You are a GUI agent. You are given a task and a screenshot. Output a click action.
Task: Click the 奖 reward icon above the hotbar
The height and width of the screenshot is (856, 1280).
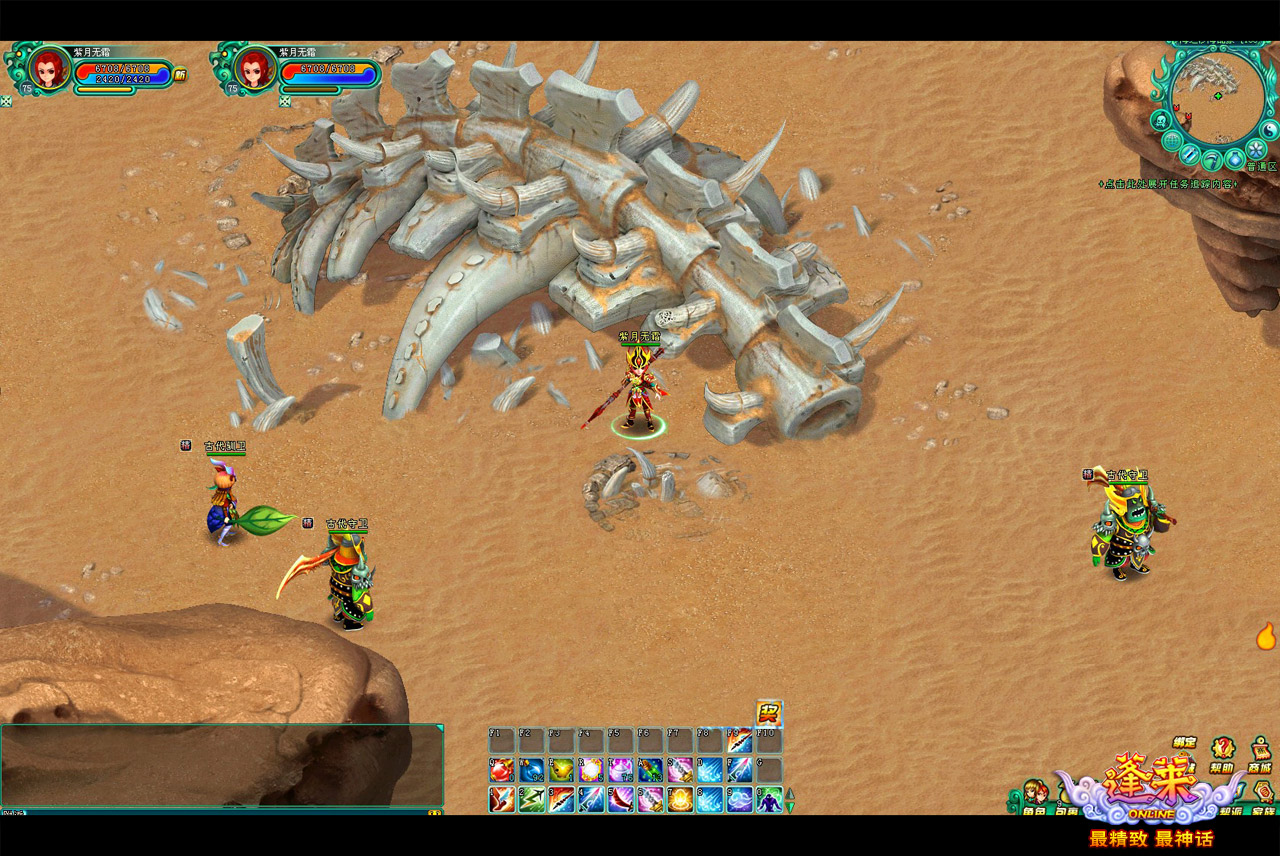[x=769, y=712]
